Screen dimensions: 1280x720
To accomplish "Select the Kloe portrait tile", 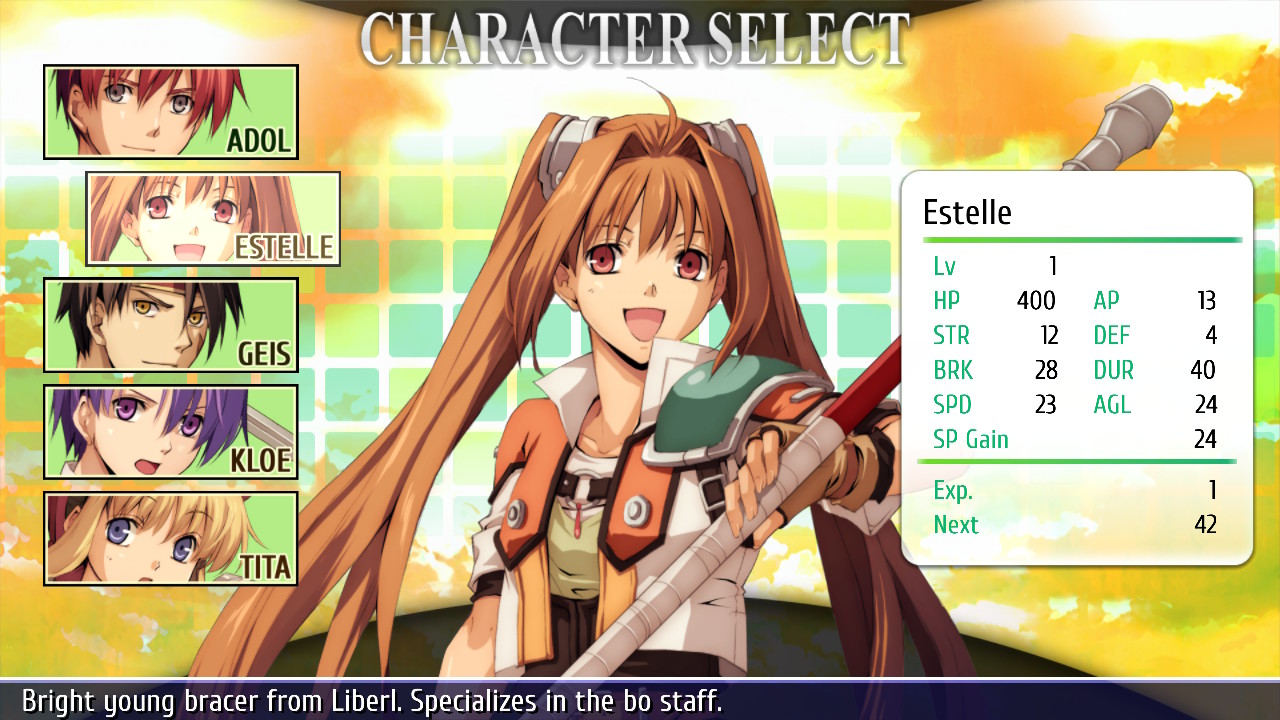I will (170, 432).
